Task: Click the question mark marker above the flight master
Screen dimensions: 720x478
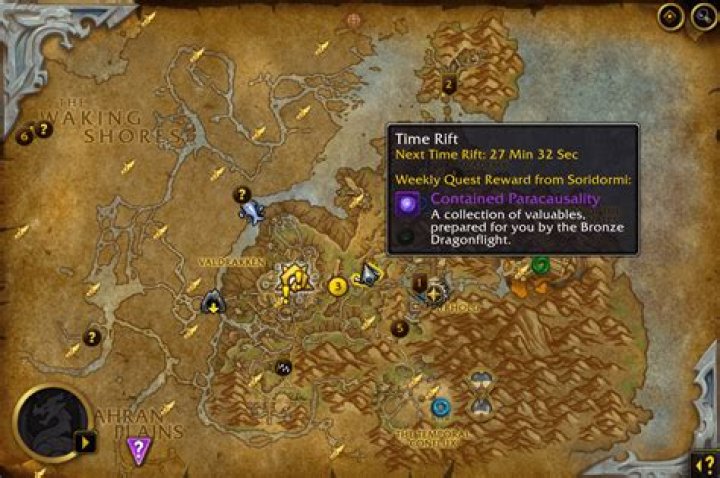Action: point(241,194)
